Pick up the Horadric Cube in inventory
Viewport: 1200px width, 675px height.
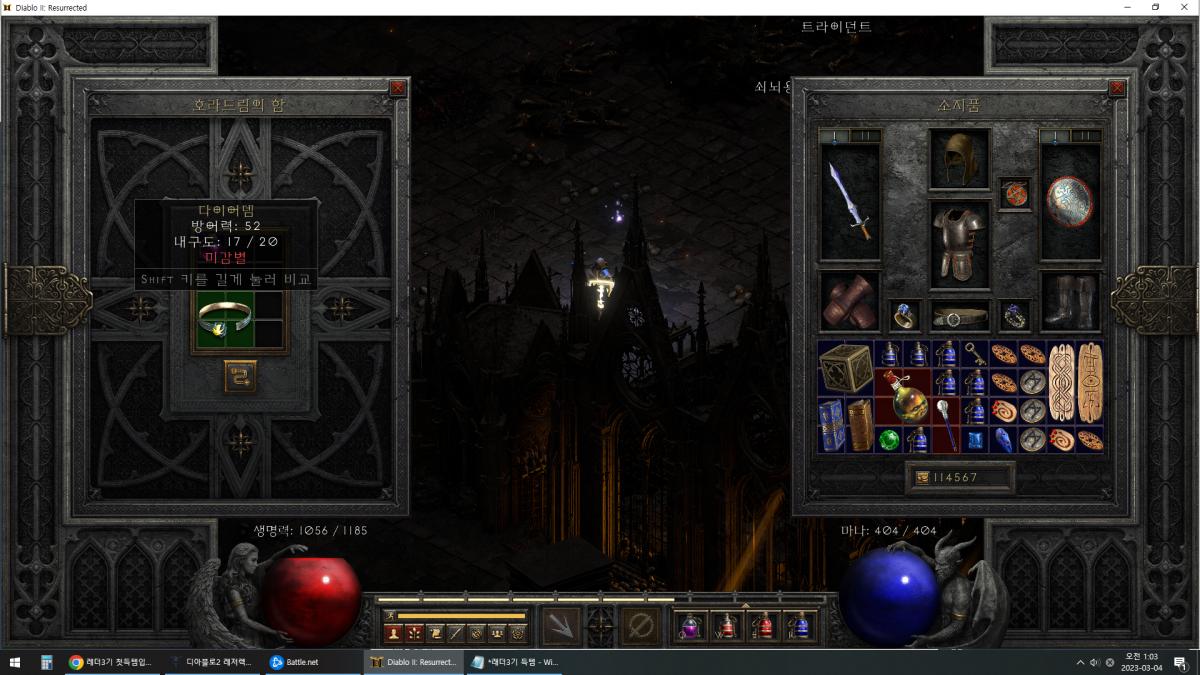tap(845, 368)
